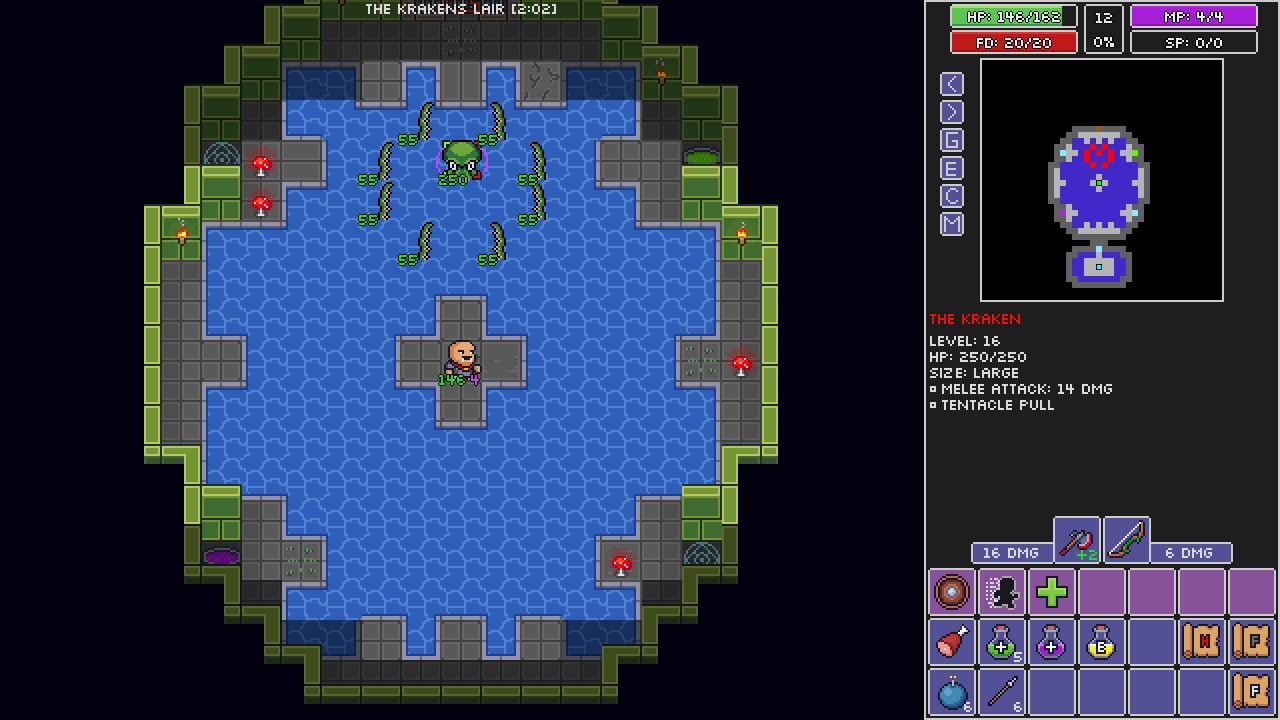
Task: Select the melee axe weapon slot
Action: click(1077, 542)
